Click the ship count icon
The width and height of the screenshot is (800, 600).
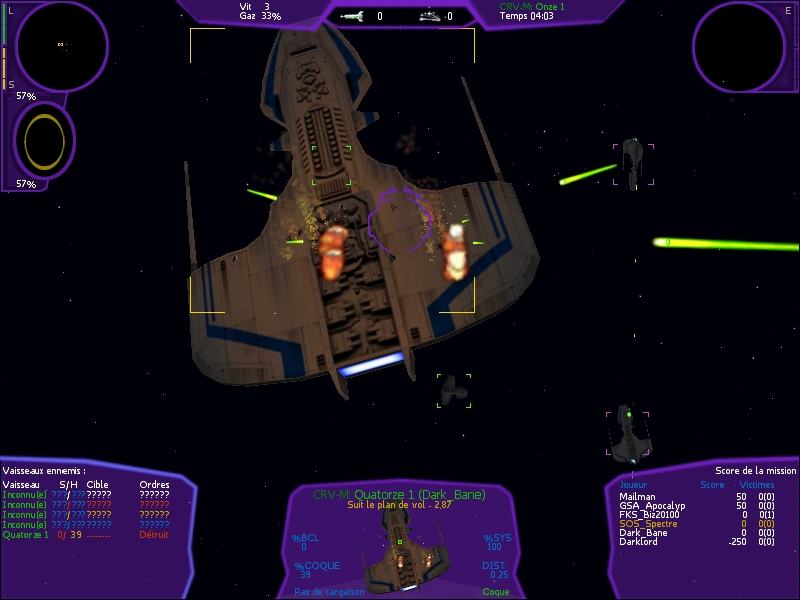point(429,16)
